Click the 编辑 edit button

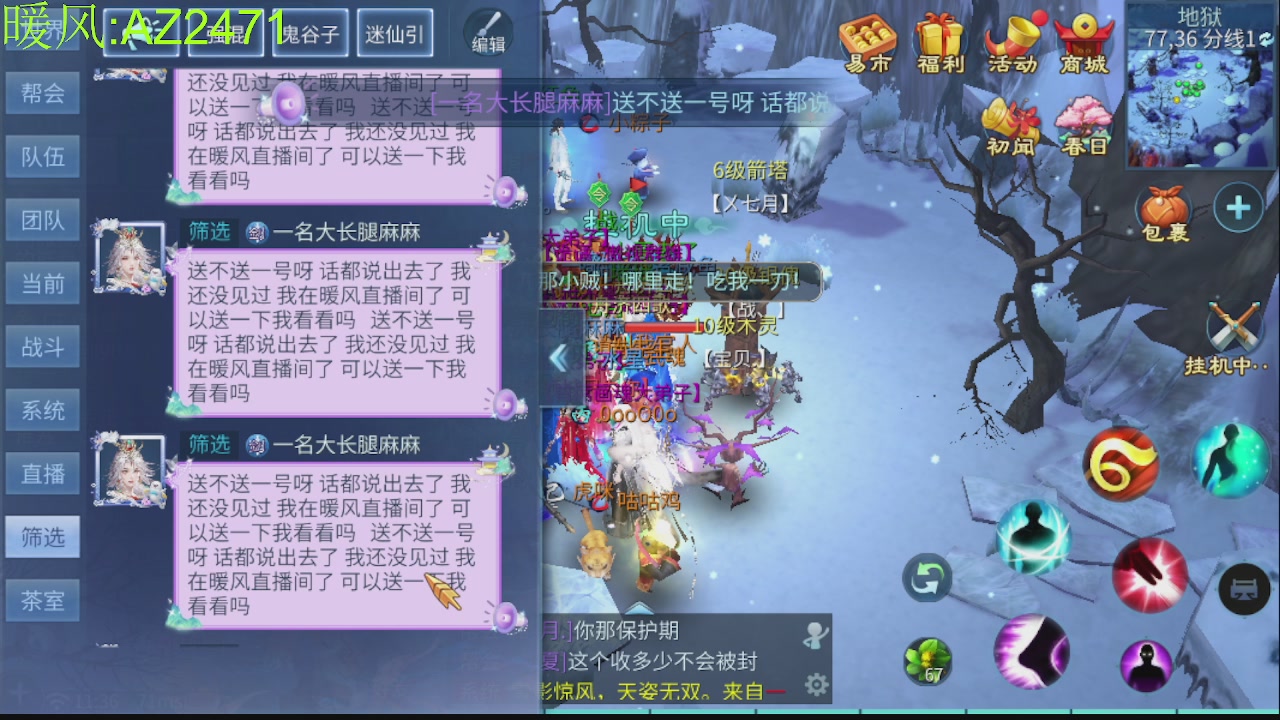coord(487,30)
